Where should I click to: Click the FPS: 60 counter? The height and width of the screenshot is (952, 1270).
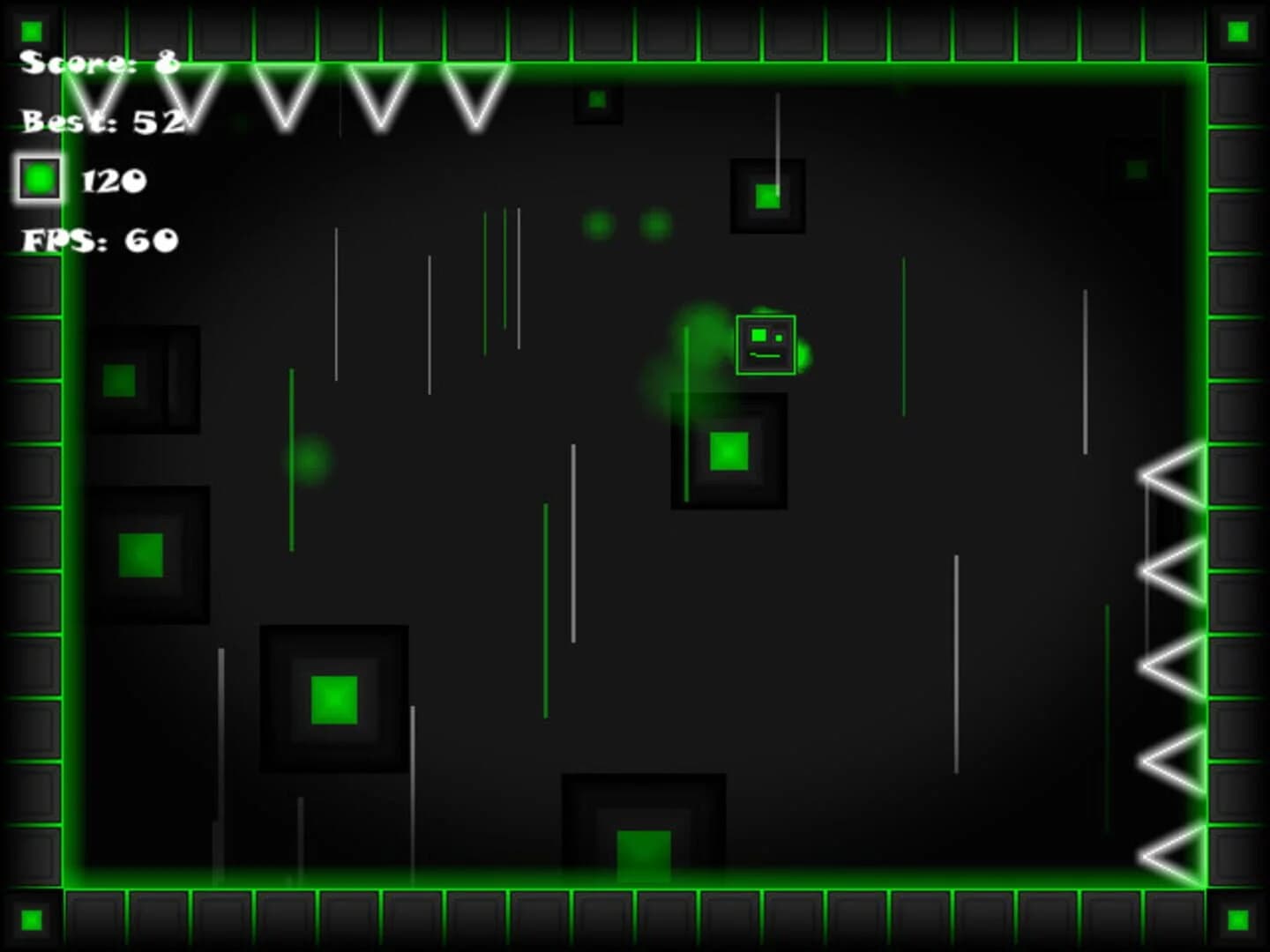[99, 240]
